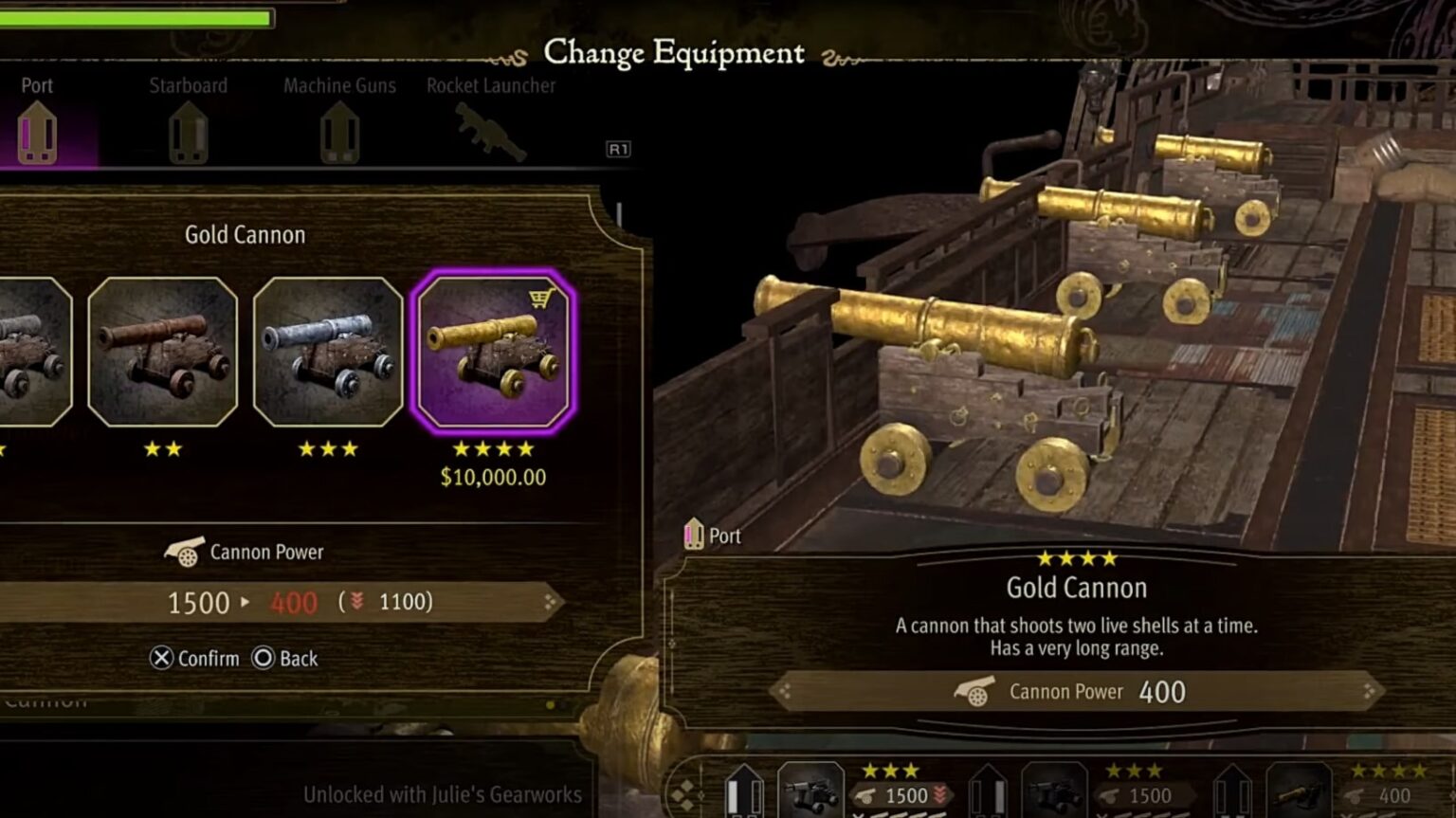Screen dimensions: 1456x818
Task: Open the Rocket Launcher tab
Action: pos(492,85)
